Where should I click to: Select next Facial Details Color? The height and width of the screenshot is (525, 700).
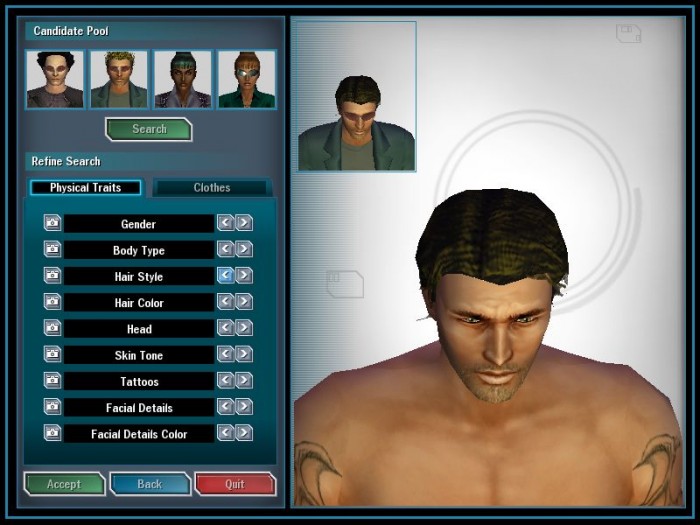pos(244,433)
